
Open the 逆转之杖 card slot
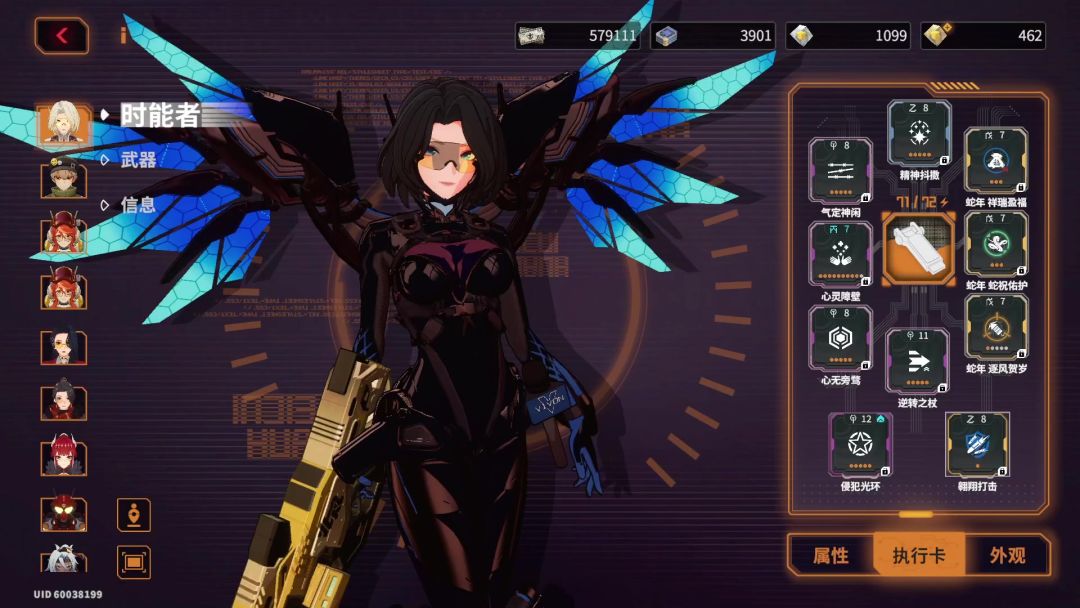pyautogui.click(x=917, y=360)
